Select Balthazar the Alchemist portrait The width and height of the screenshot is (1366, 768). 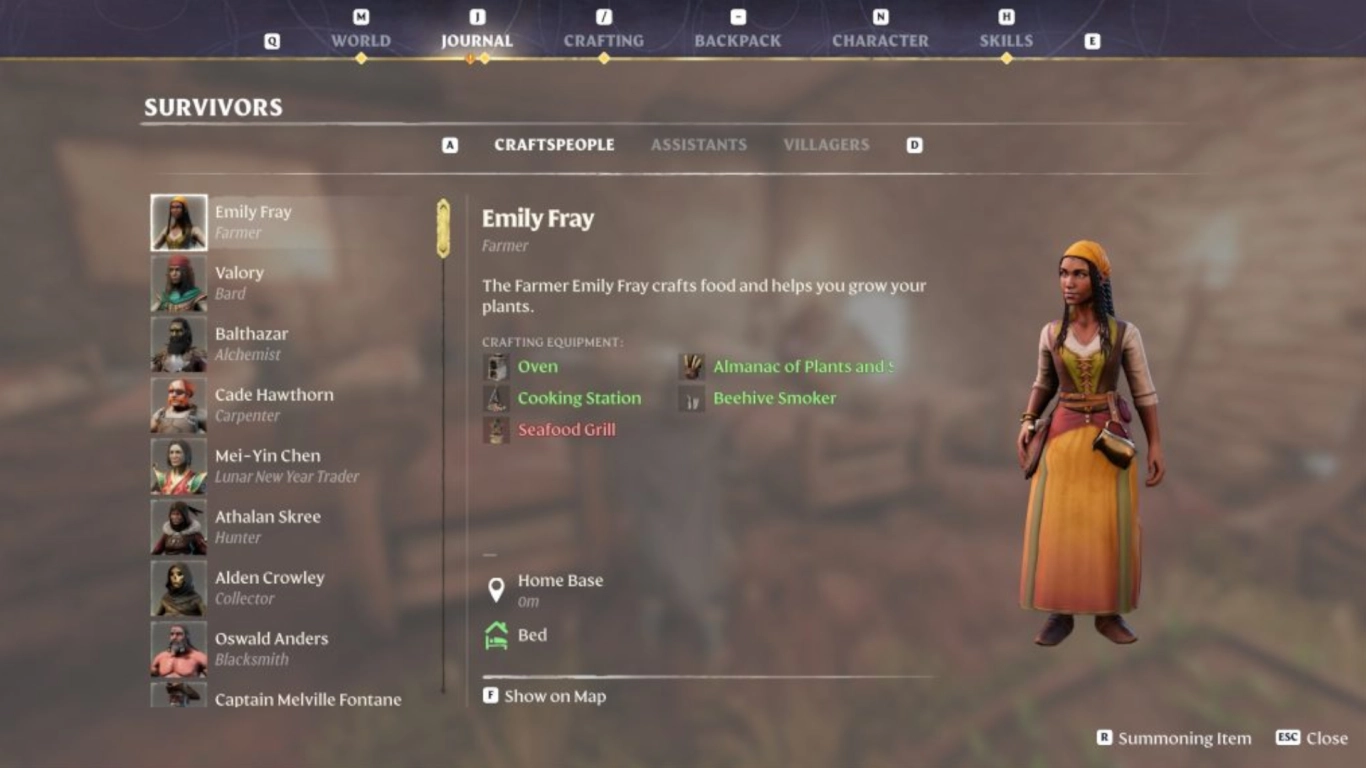pos(178,344)
